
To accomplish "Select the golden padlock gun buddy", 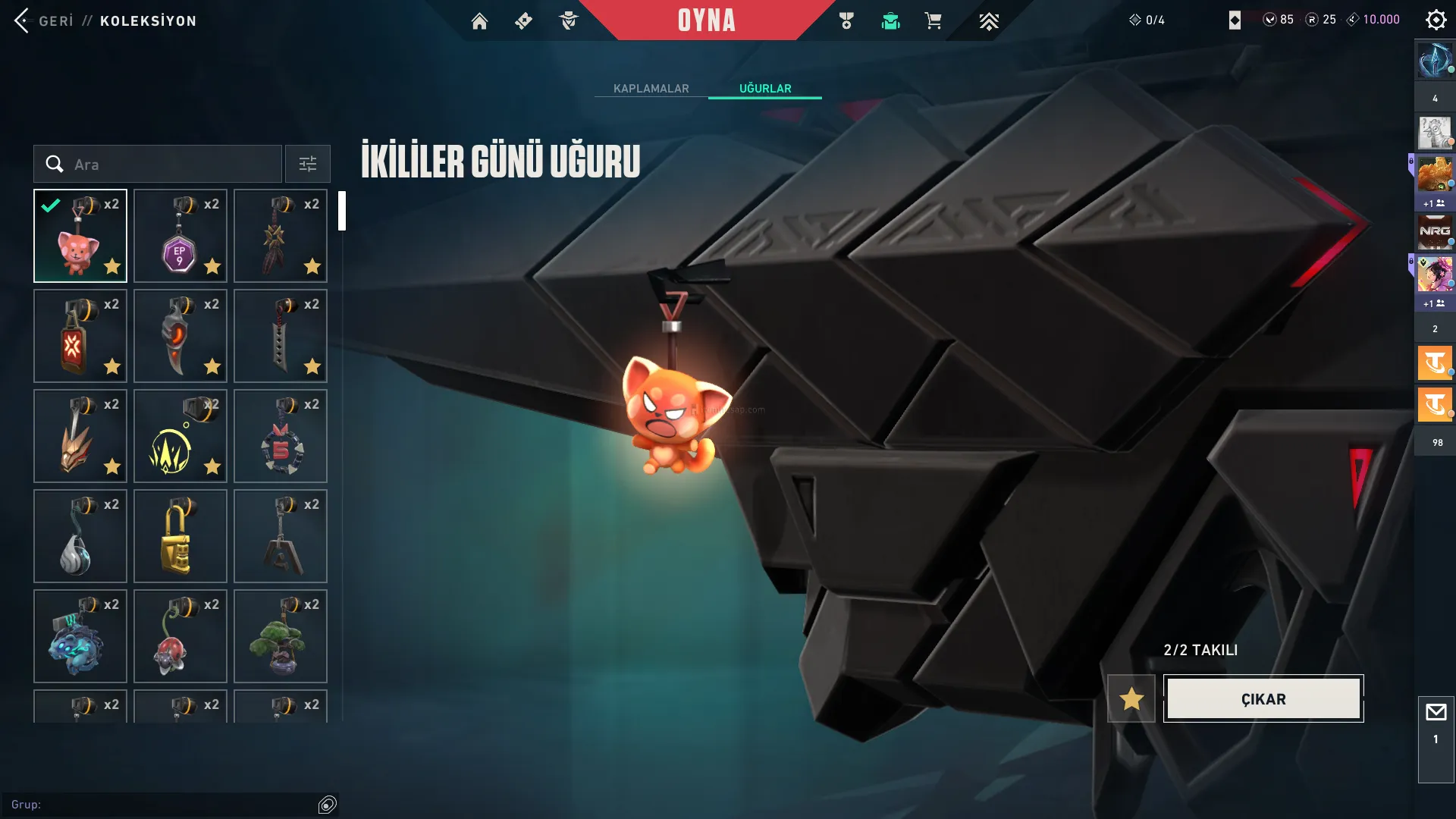I will tap(180, 536).
